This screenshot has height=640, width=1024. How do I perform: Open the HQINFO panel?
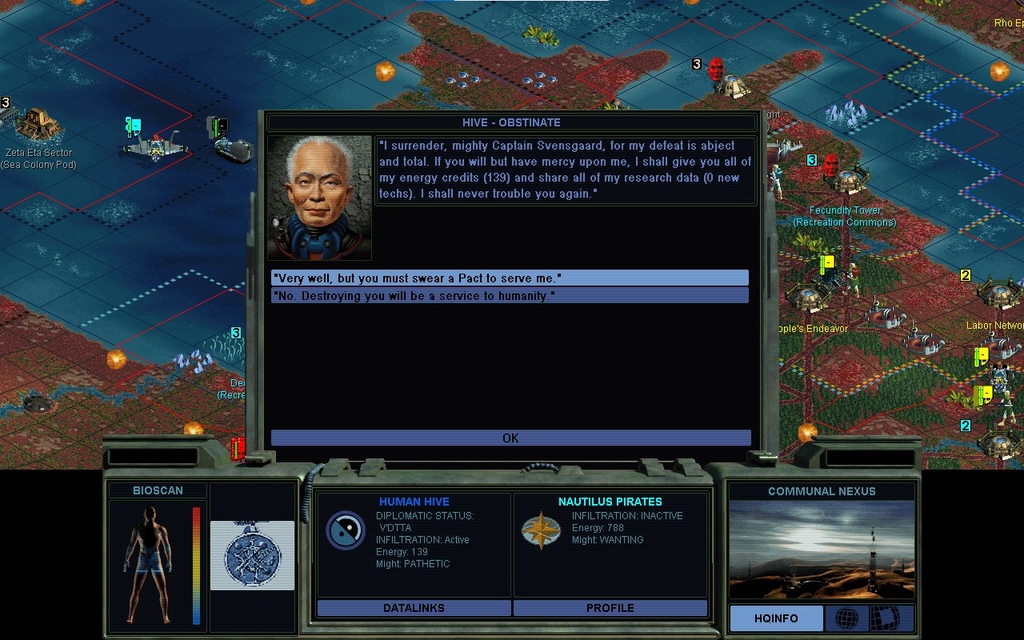point(776,618)
